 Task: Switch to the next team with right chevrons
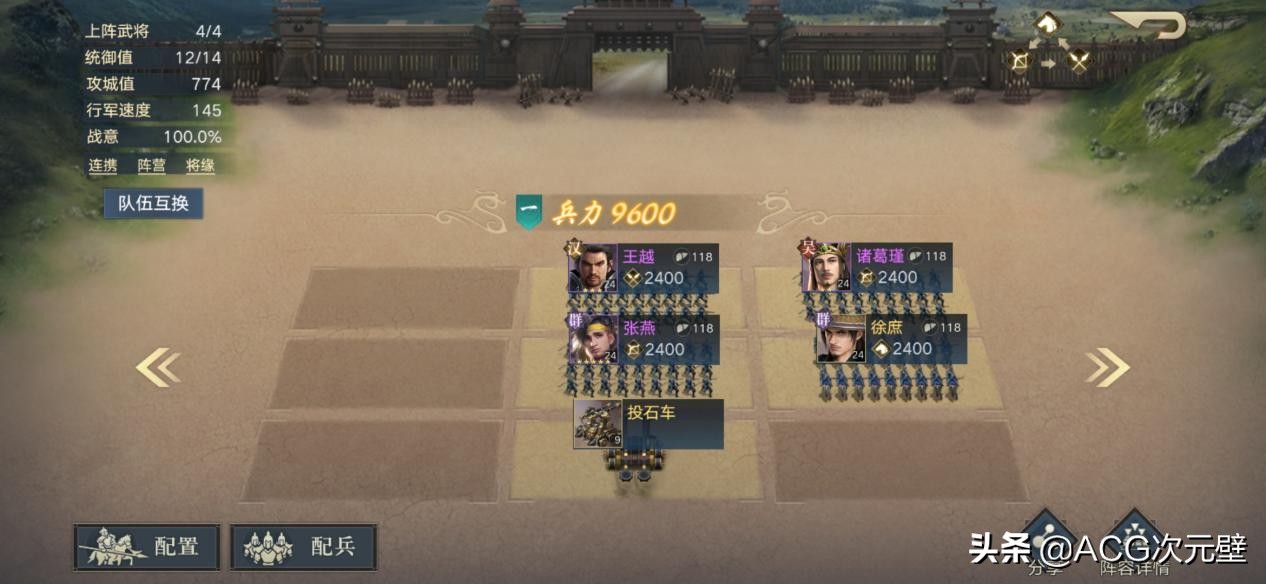(x=1107, y=368)
